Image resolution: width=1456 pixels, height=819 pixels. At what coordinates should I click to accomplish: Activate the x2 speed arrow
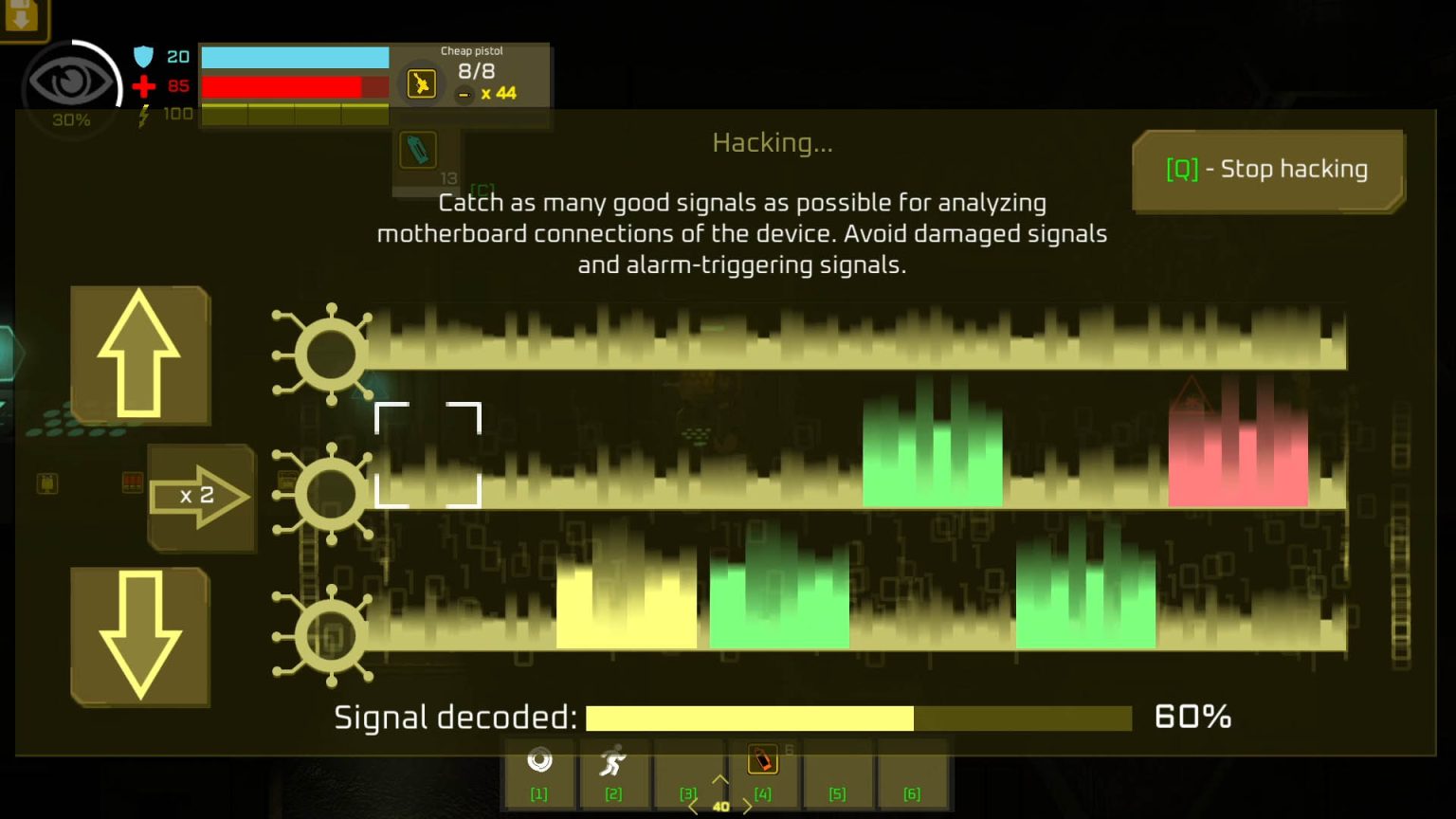pos(201,496)
